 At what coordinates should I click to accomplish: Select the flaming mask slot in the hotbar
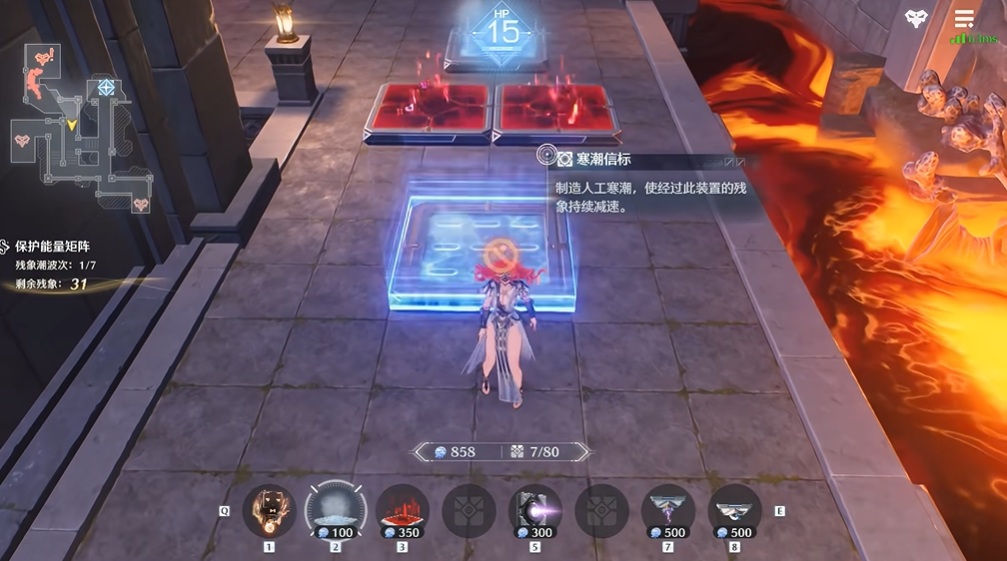click(269, 509)
